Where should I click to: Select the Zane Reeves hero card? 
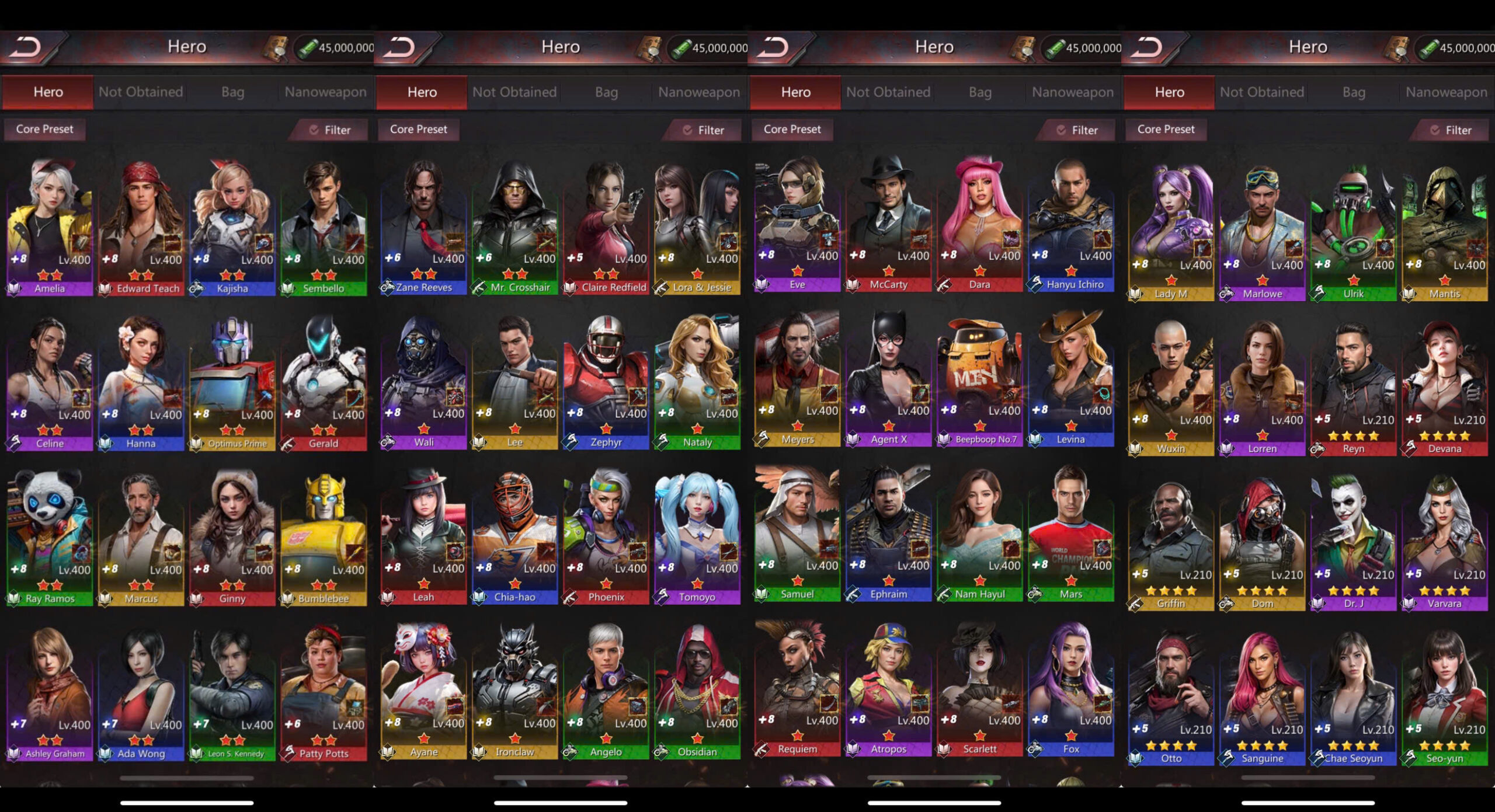tap(423, 226)
